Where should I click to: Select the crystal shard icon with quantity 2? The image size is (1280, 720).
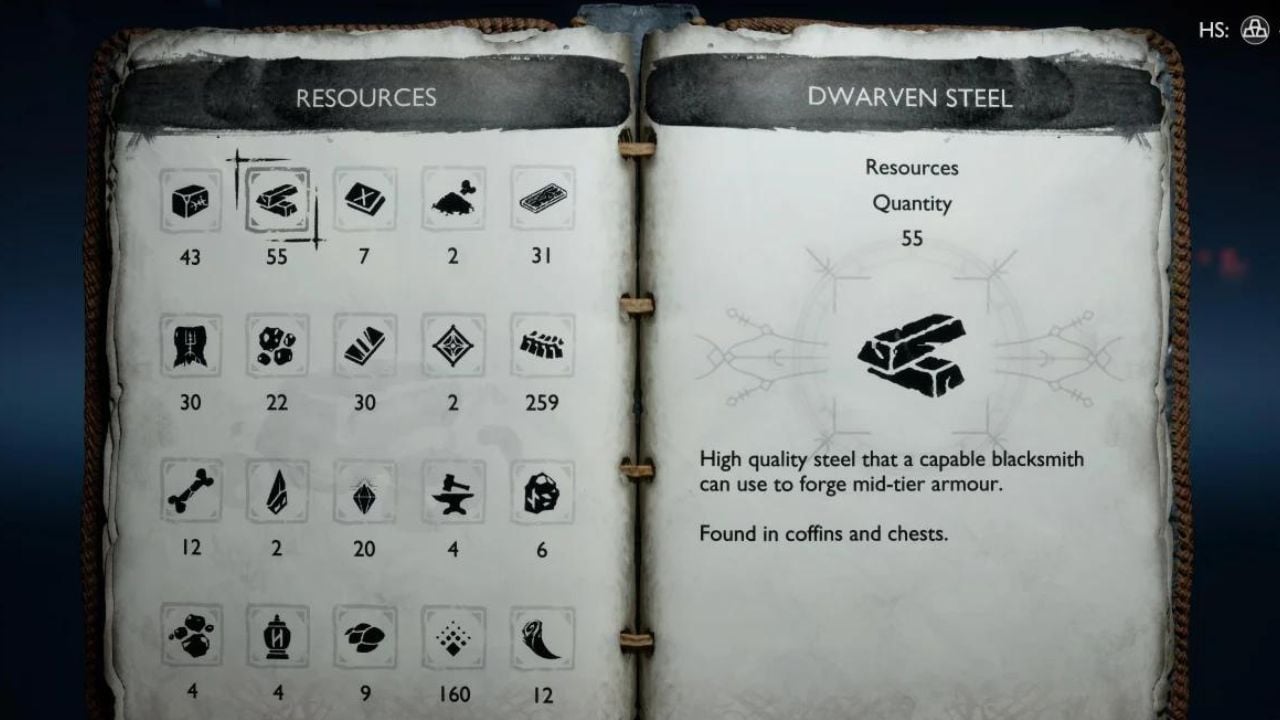click(277, 494)
